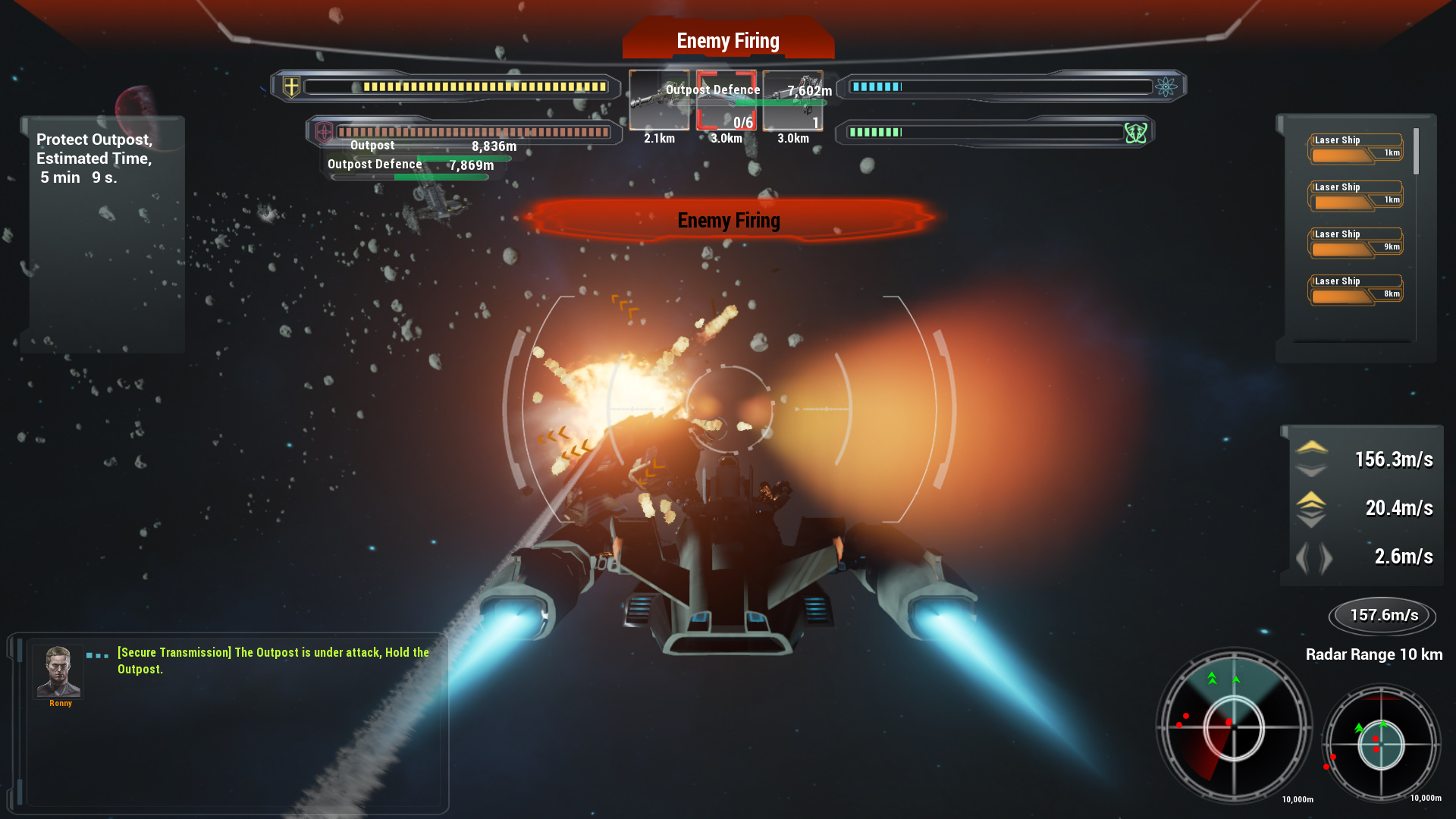1456x819 pixels.
Task: Click the atom icon on the blue energy bar
Action: (1168, 86)
